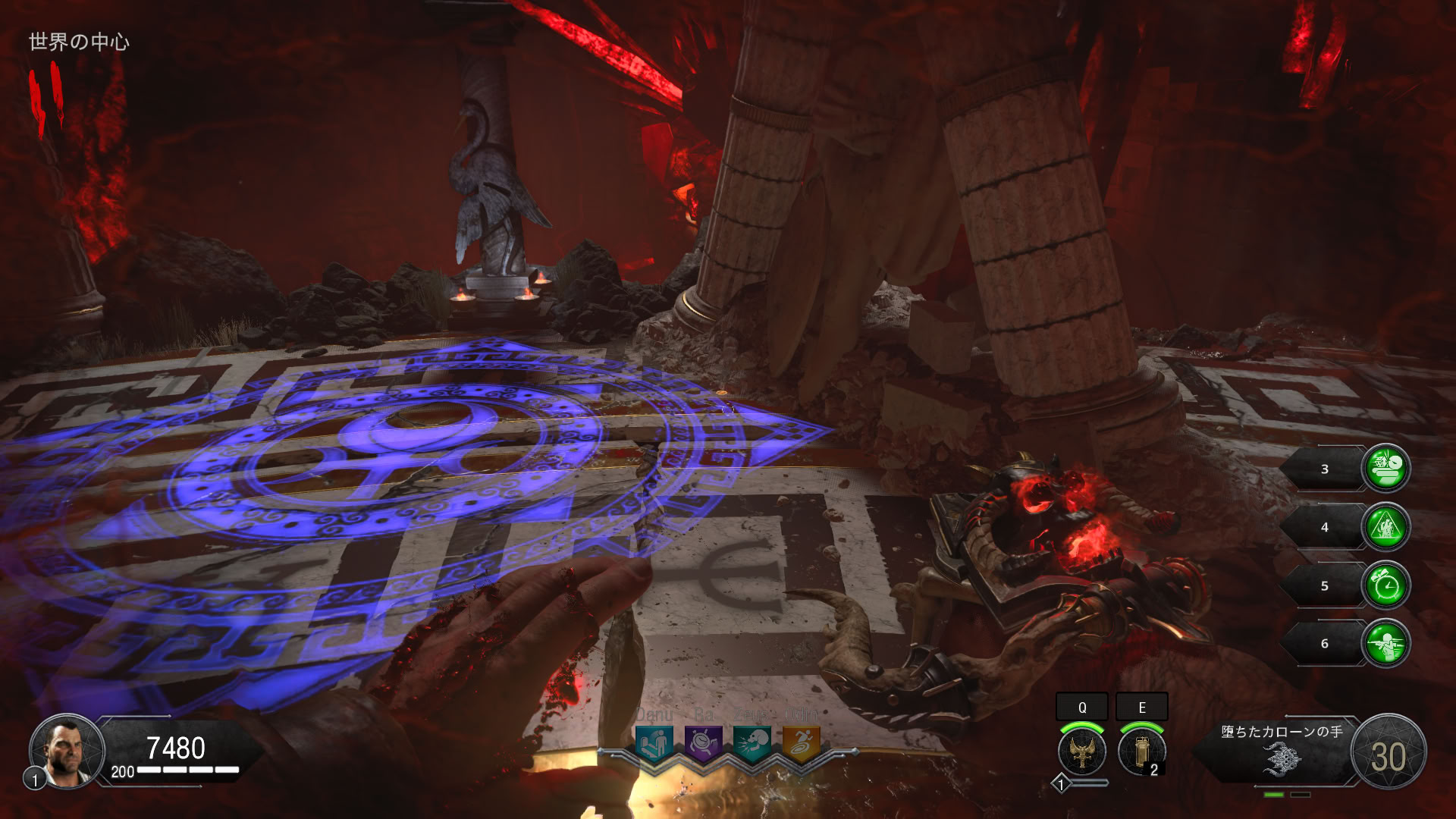Activate the zombie warning elixir in slot 4
The width and height of the screenshot is (1456, 819).
(x=1386, y=527)
